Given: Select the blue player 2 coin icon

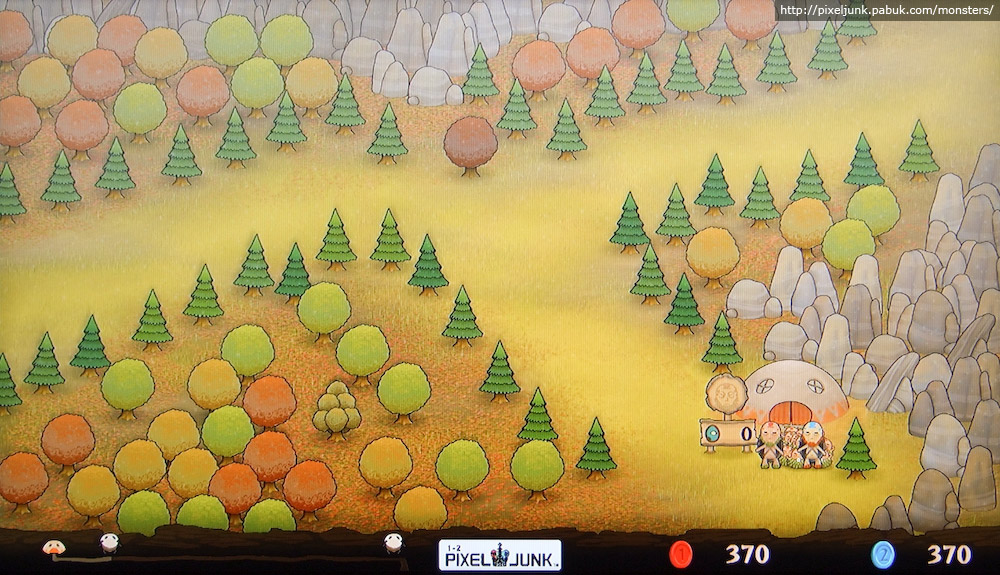Looking at the screenshot, I should click(x=882, y=554).
